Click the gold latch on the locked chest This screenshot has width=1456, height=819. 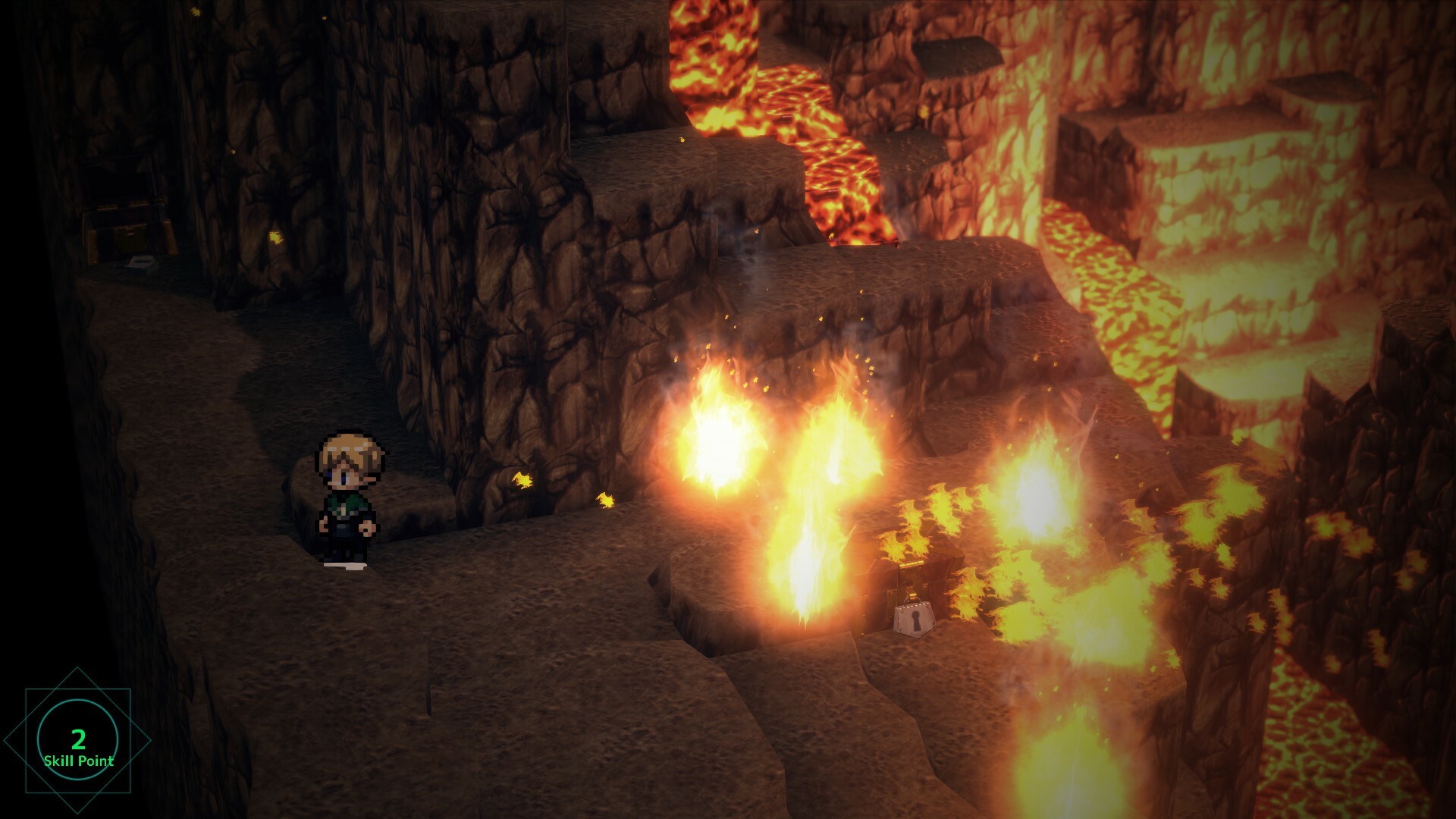pos(913,595)
